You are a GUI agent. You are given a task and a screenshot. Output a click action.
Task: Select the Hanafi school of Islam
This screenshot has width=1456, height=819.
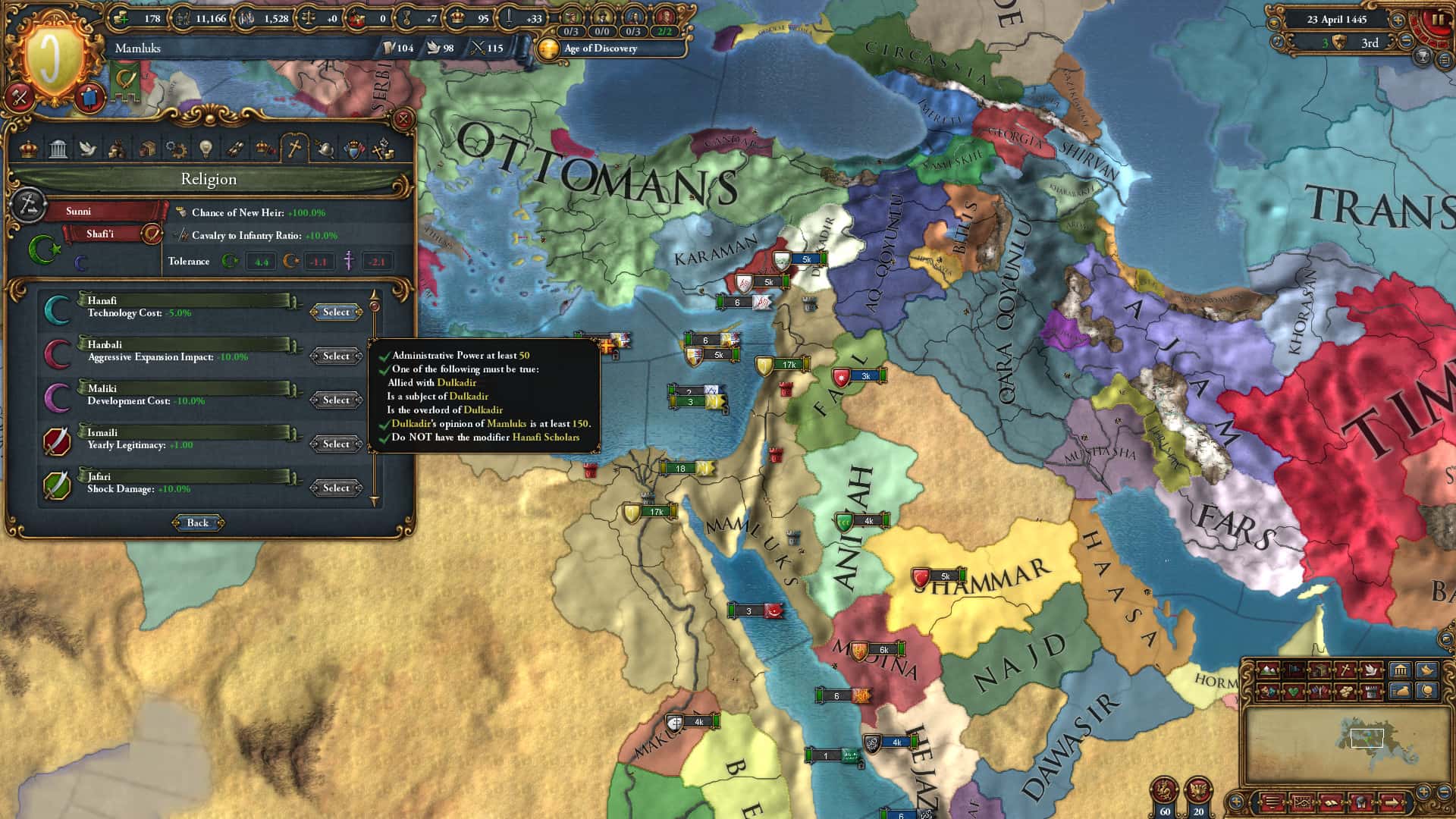coord(336,312)
